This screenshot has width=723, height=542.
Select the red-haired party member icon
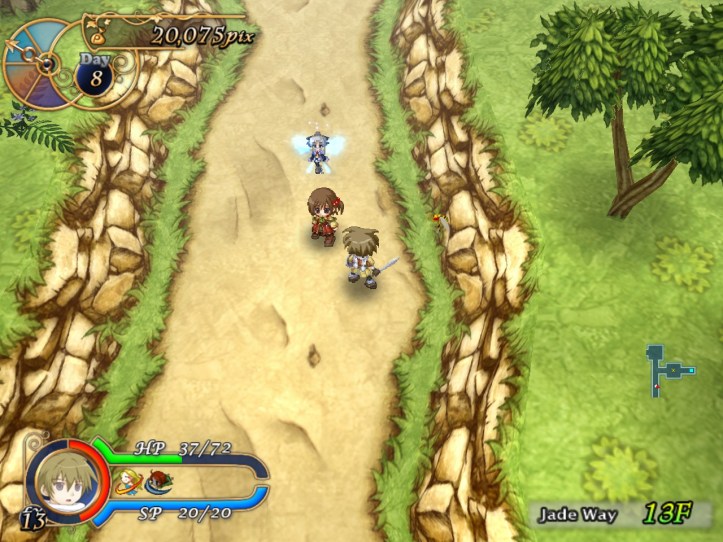[157, 486]
